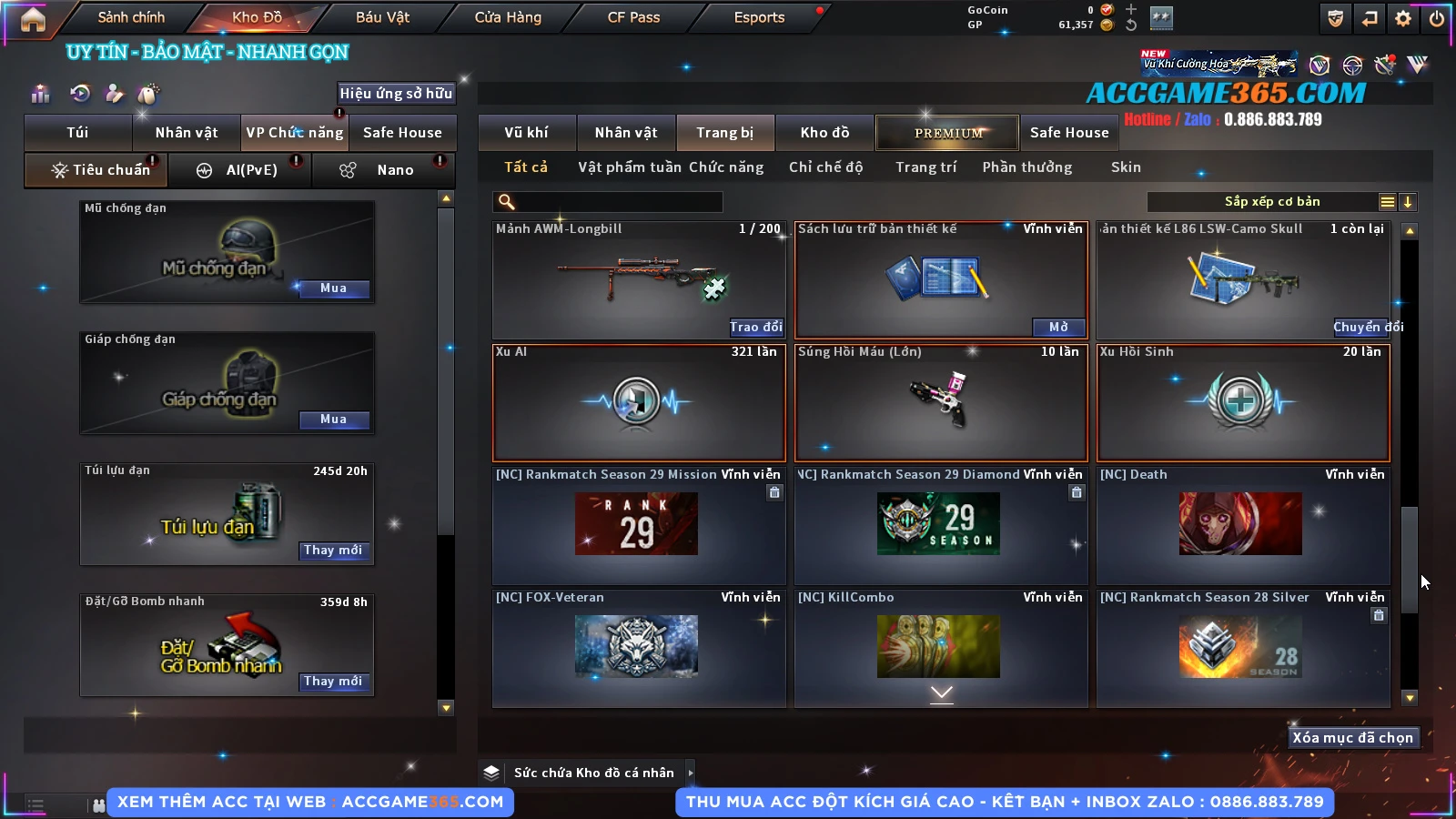Select the Skin filter
Screen dimensions: 1456x819
pos(1126,167)
